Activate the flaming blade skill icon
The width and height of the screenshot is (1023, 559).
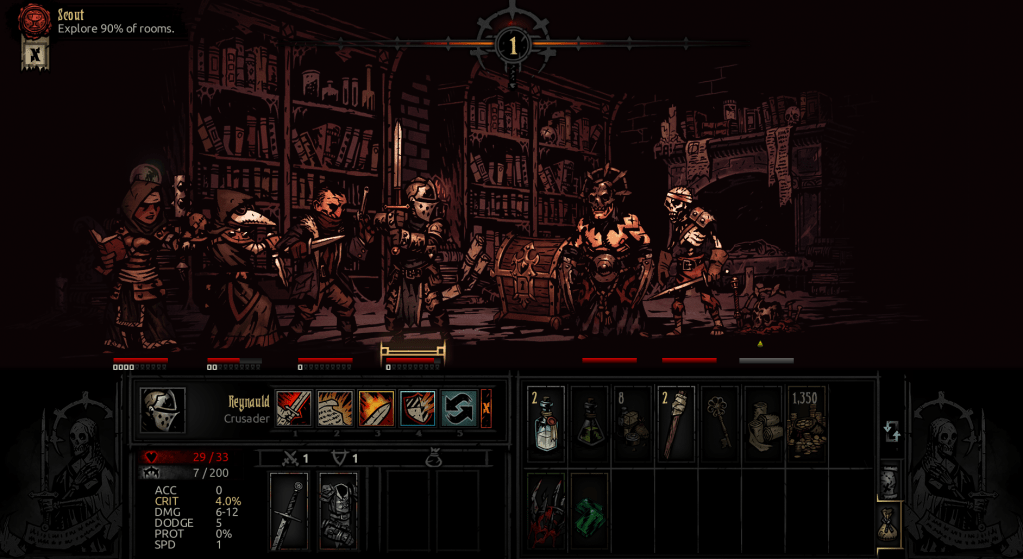click(376, 408)
